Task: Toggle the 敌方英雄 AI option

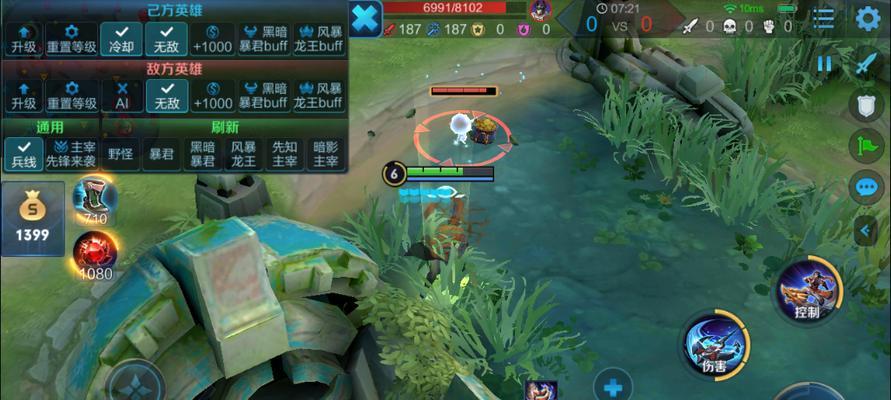Action: [x=122, y=95]
